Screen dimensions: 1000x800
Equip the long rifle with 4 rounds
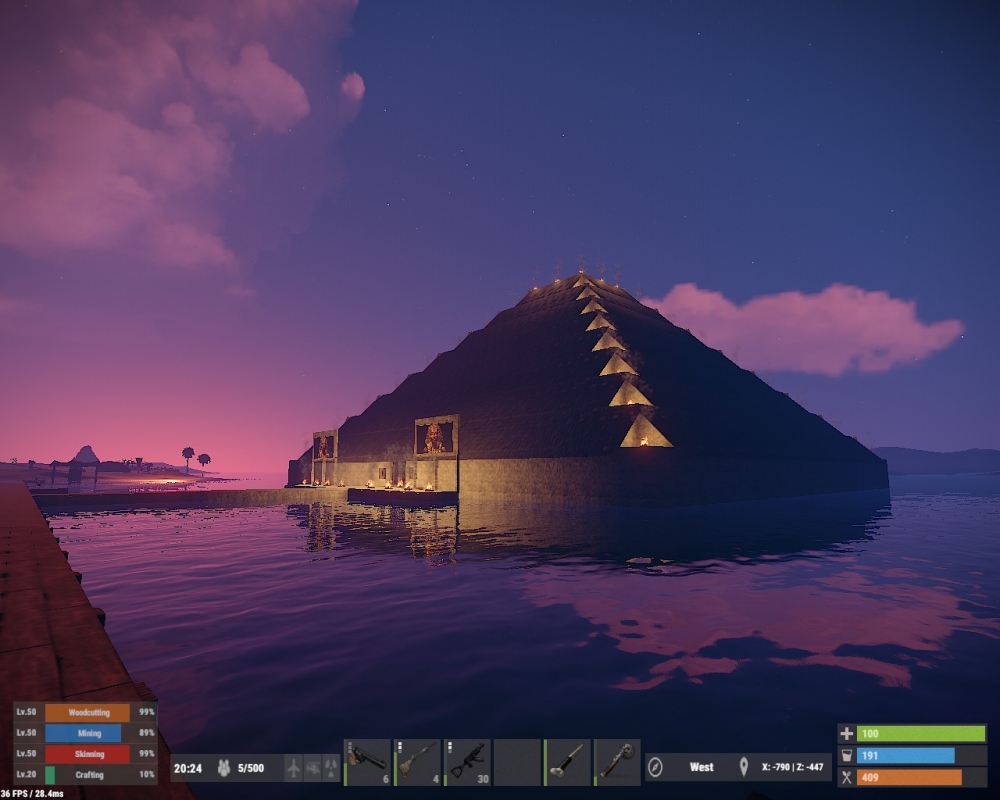click(x=417, y=761)
